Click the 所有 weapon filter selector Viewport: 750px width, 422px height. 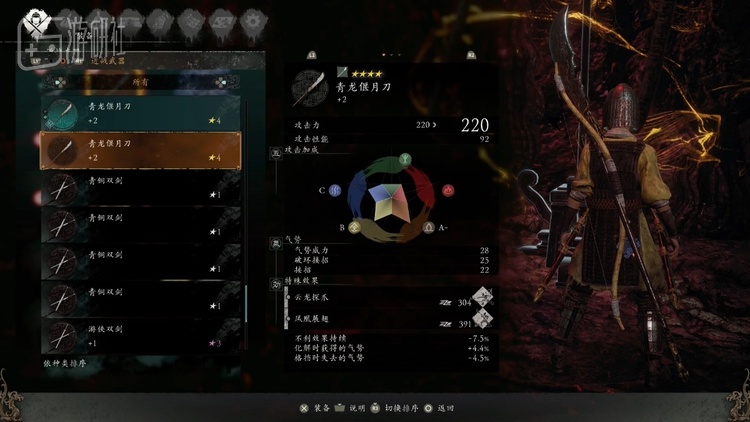(140, 82)
